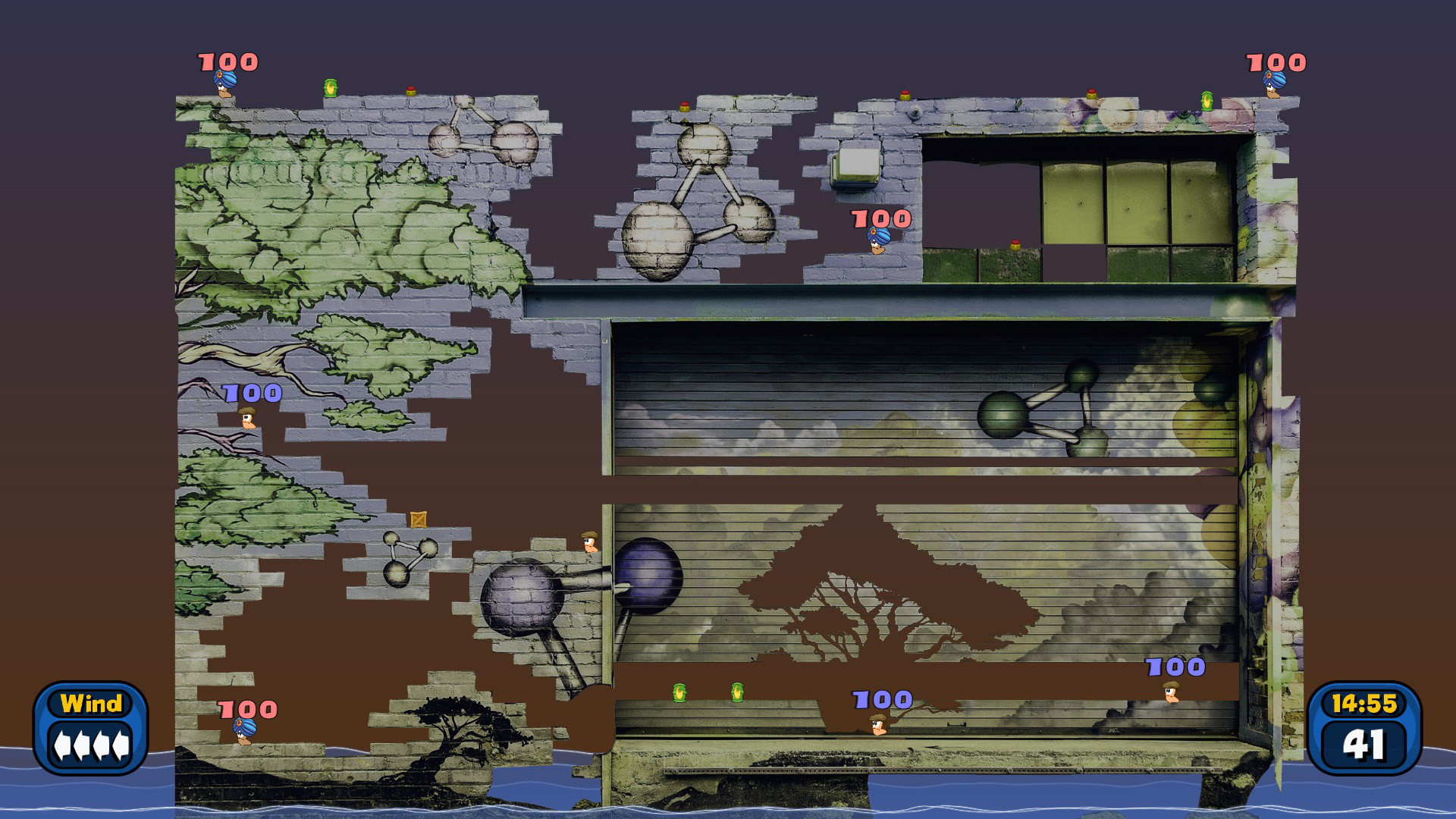This screenshot has width=1456, height=819.
Task: Select the blue-turban worm at top left
Action: (x=224, y=83)
